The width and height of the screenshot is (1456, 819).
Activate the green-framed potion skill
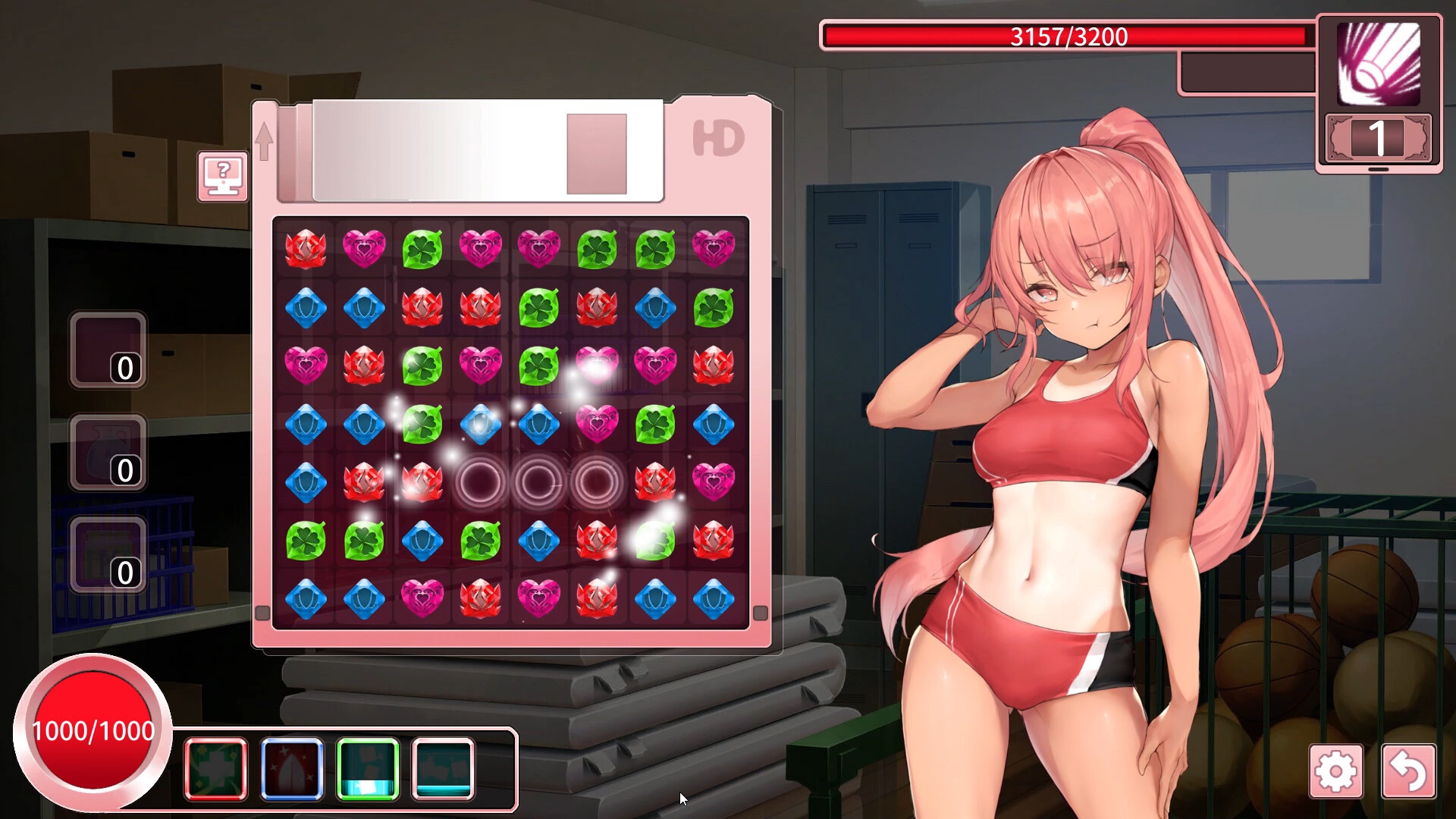pos(369,768)
